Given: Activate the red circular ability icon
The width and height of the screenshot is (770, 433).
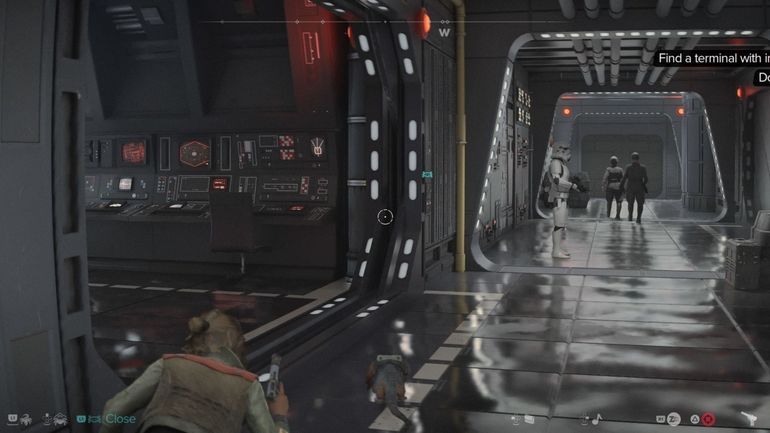Looking at the screenshot, I should coord(708,419).
